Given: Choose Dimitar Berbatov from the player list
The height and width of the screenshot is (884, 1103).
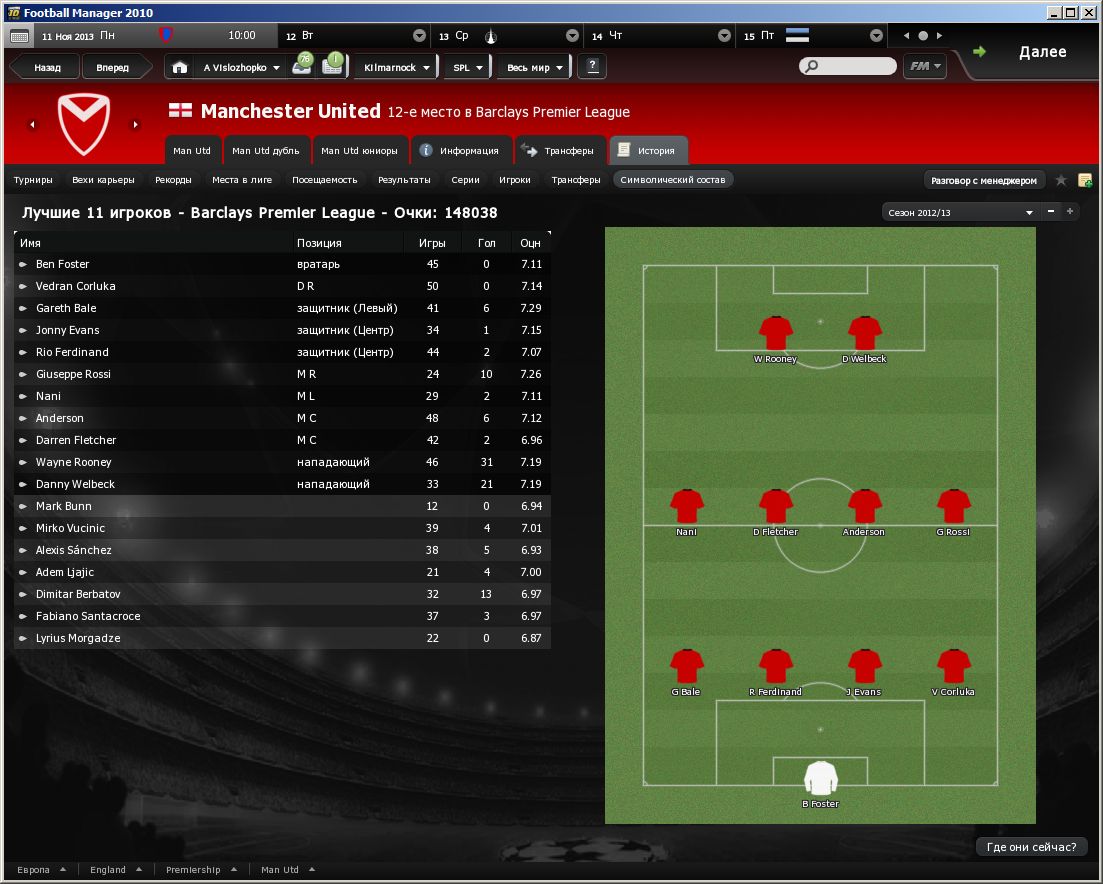Looking at the screenshot, I should pos(78,594).
